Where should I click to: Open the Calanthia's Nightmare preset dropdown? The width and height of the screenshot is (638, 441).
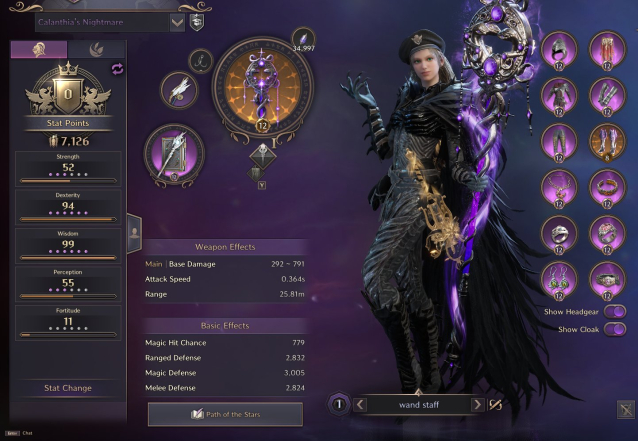point(177,22)
